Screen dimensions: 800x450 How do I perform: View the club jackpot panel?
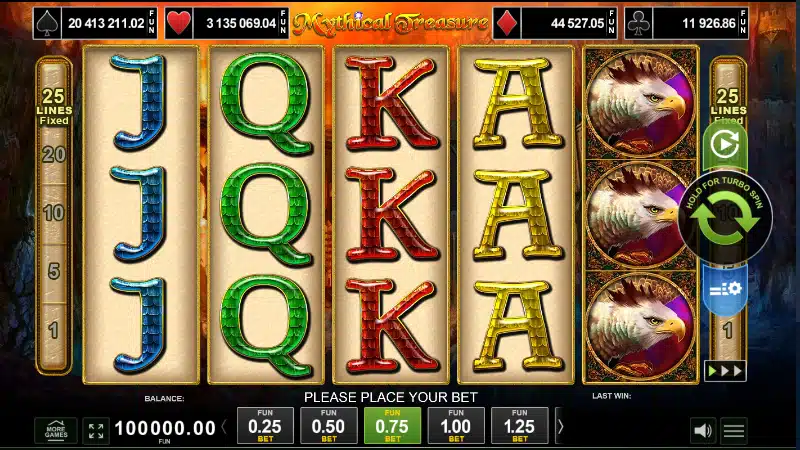692,21
